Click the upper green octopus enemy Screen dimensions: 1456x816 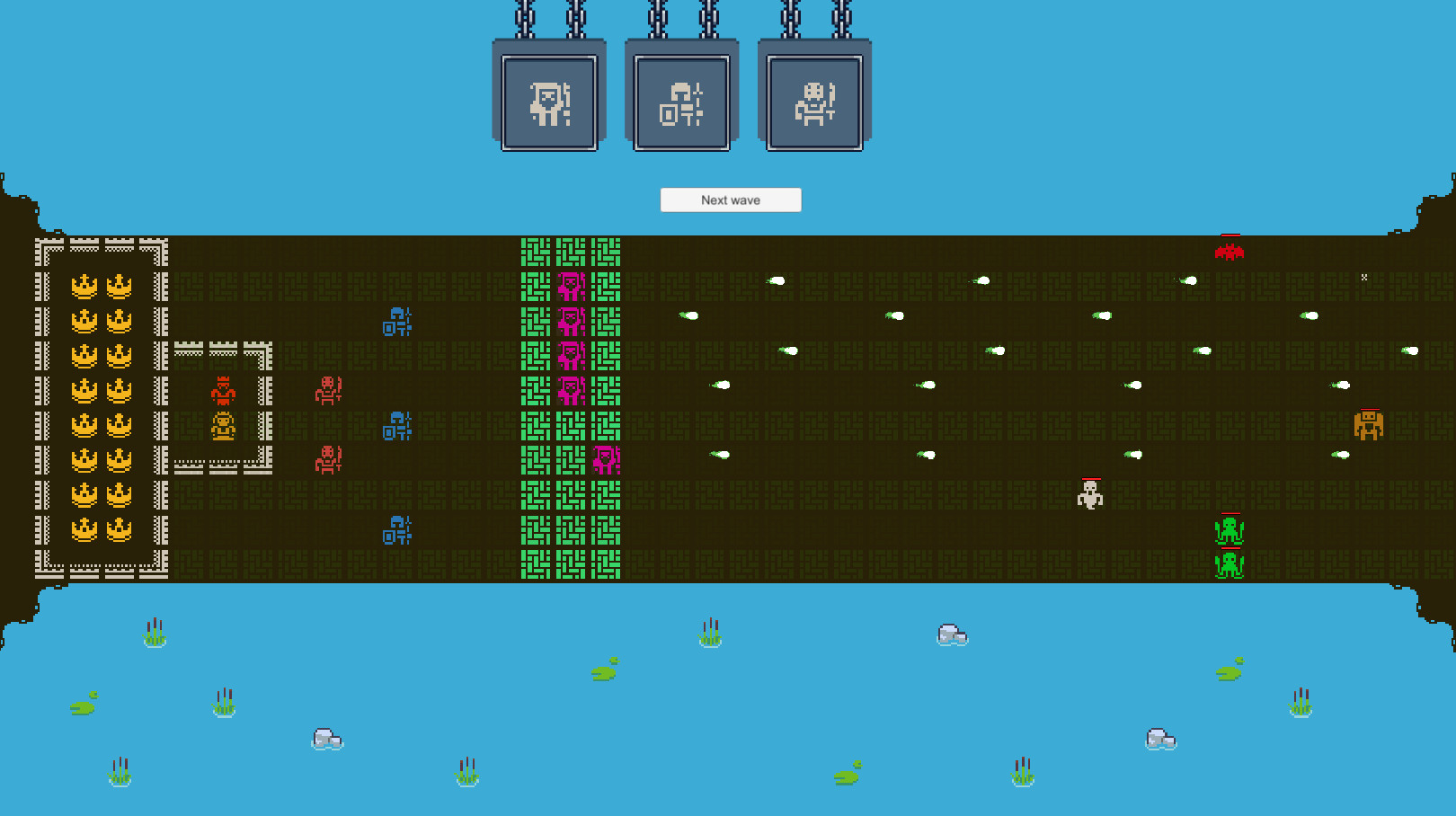click(1229, 531)
